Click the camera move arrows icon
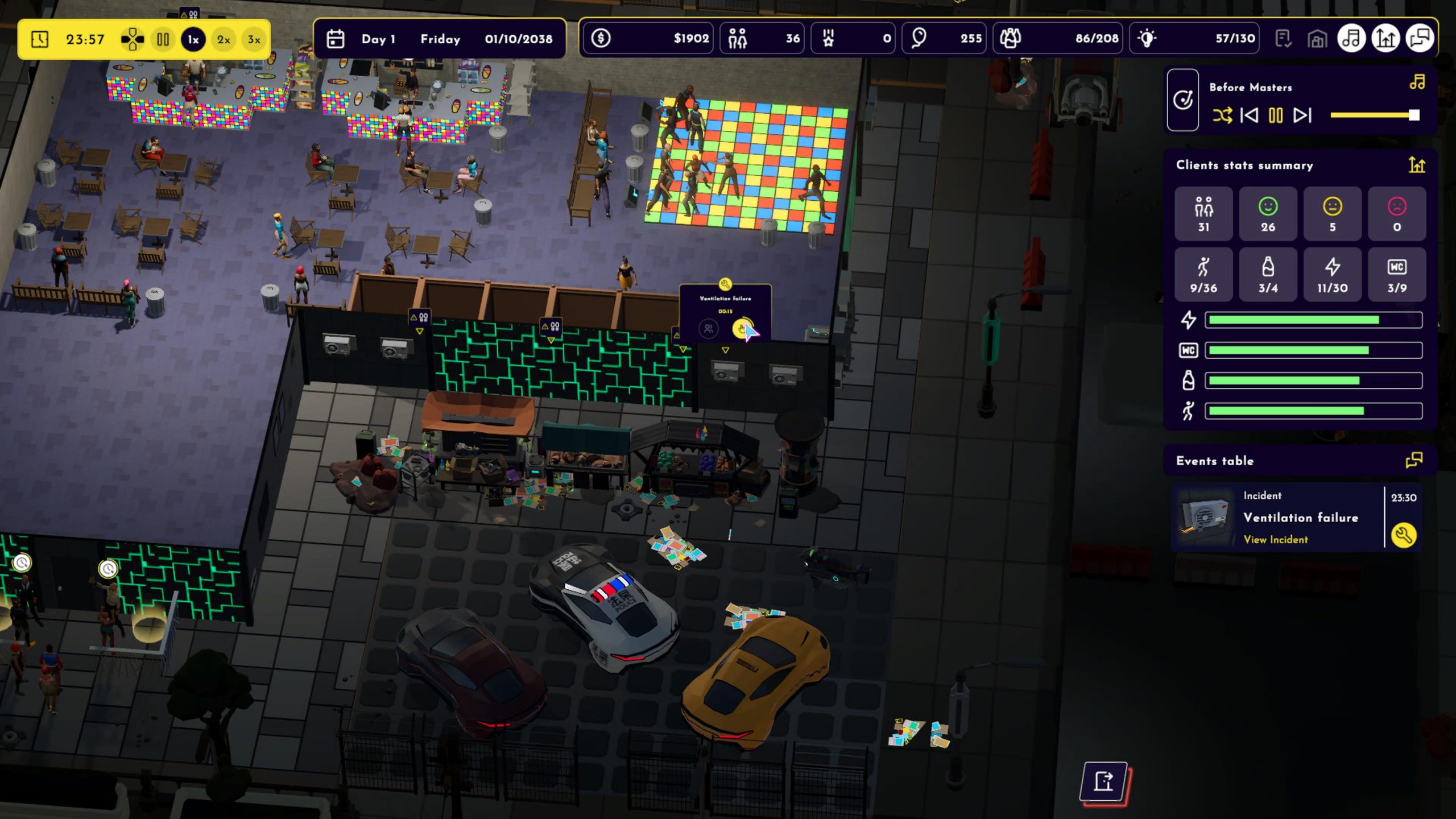 tap(132, 39)
